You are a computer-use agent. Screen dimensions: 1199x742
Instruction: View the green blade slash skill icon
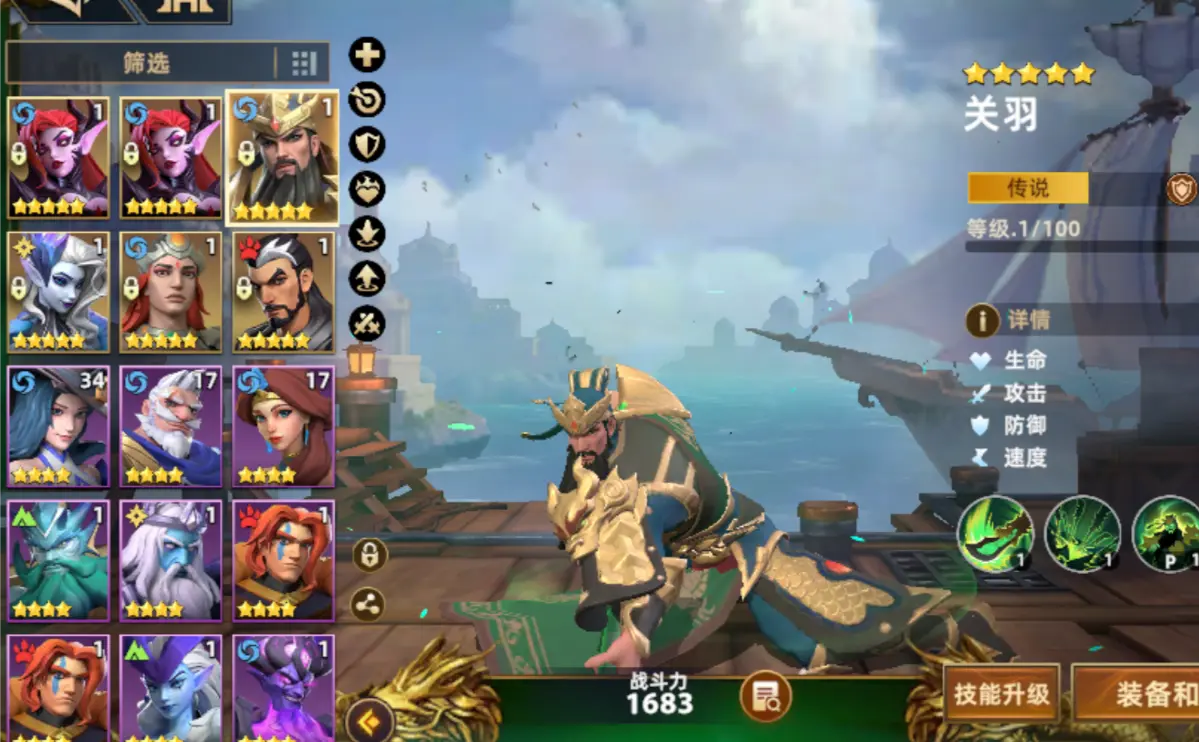[x=995, y=534]
